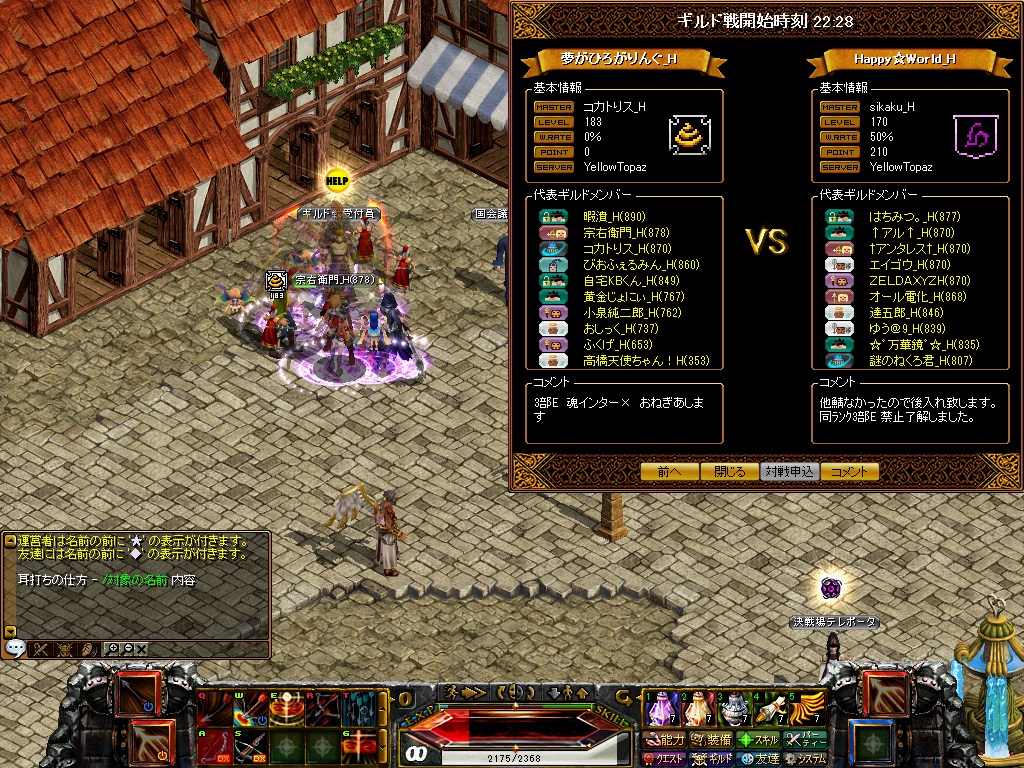This screenshot has width=1024, height=768.
Task: Open the 能力 (stats) menu
Action: [x=666, y=740]
